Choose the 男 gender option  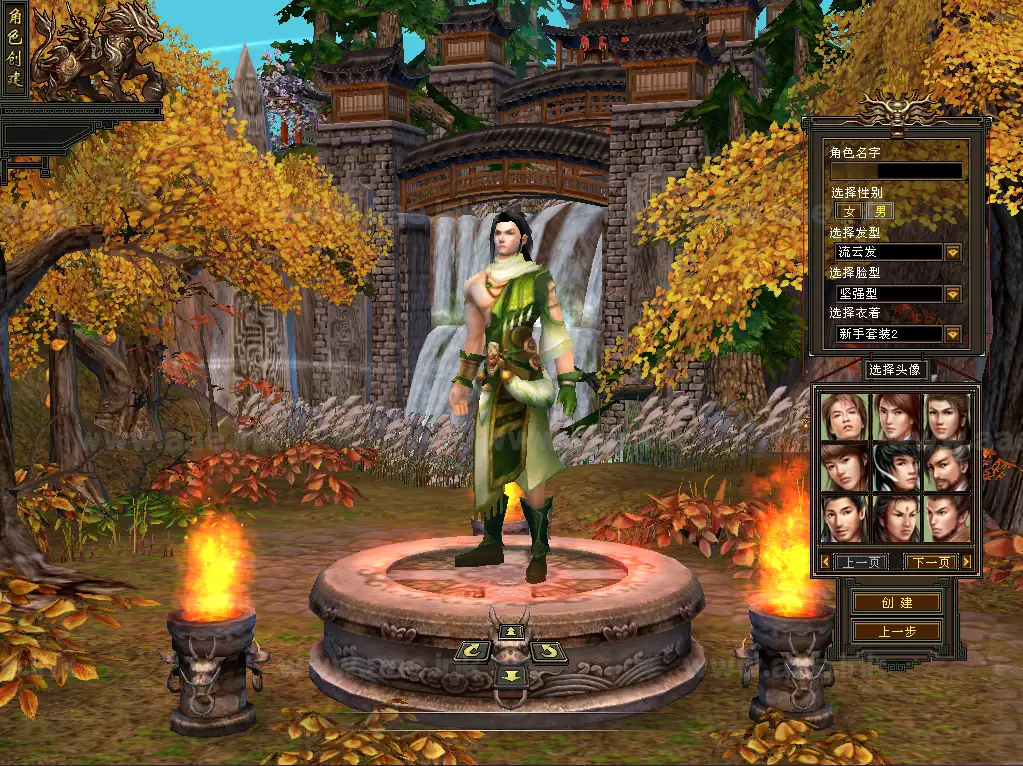click(x=880, y=211)
